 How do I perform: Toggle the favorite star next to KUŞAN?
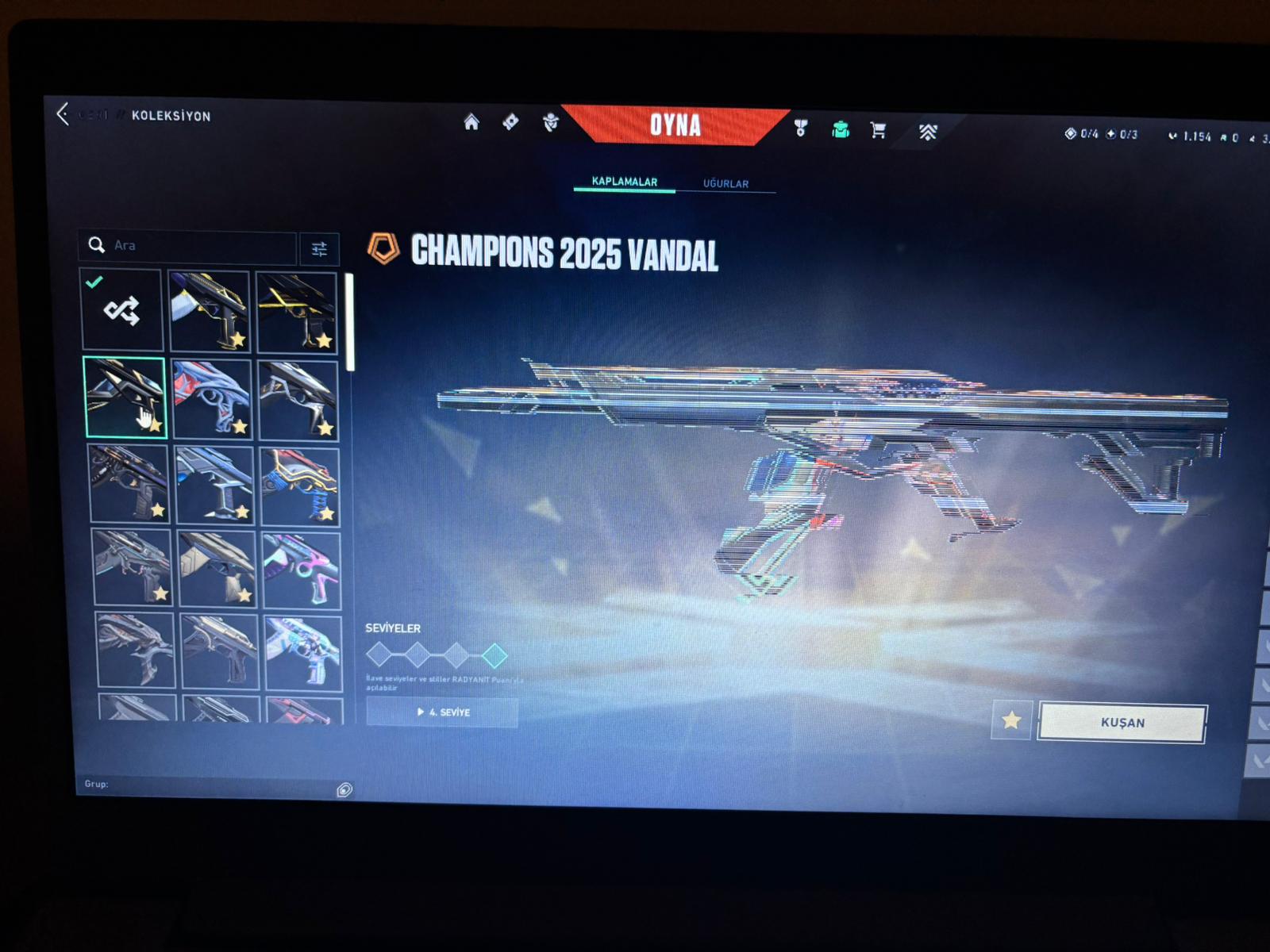point(1011,720)
